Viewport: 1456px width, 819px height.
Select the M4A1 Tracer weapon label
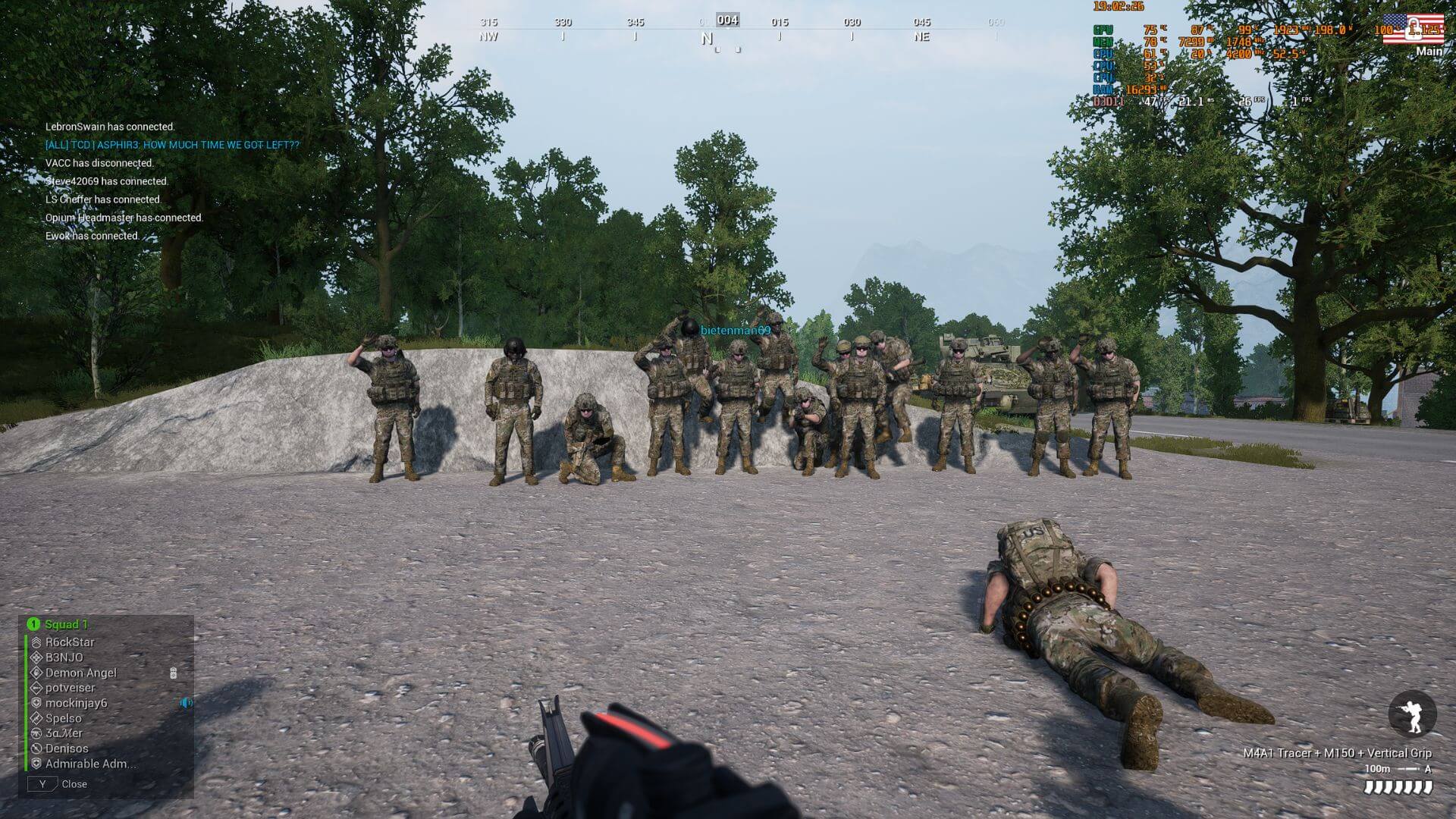[1337, 753]
